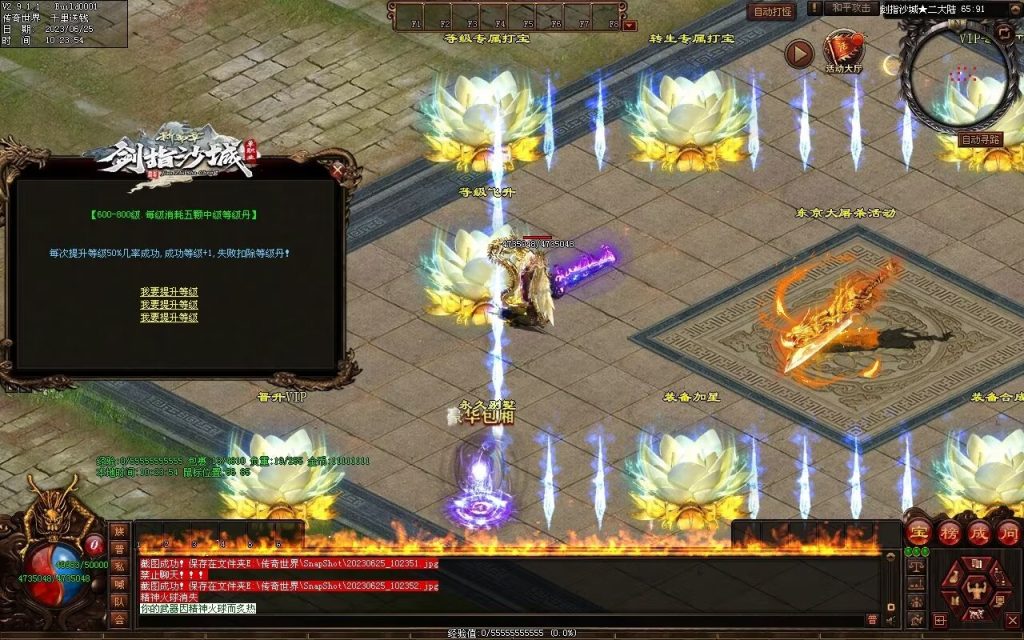The width and height of the screenshot is (1024, 640).
Task: Open the 问 help round button
Action: pos(1007,532)
